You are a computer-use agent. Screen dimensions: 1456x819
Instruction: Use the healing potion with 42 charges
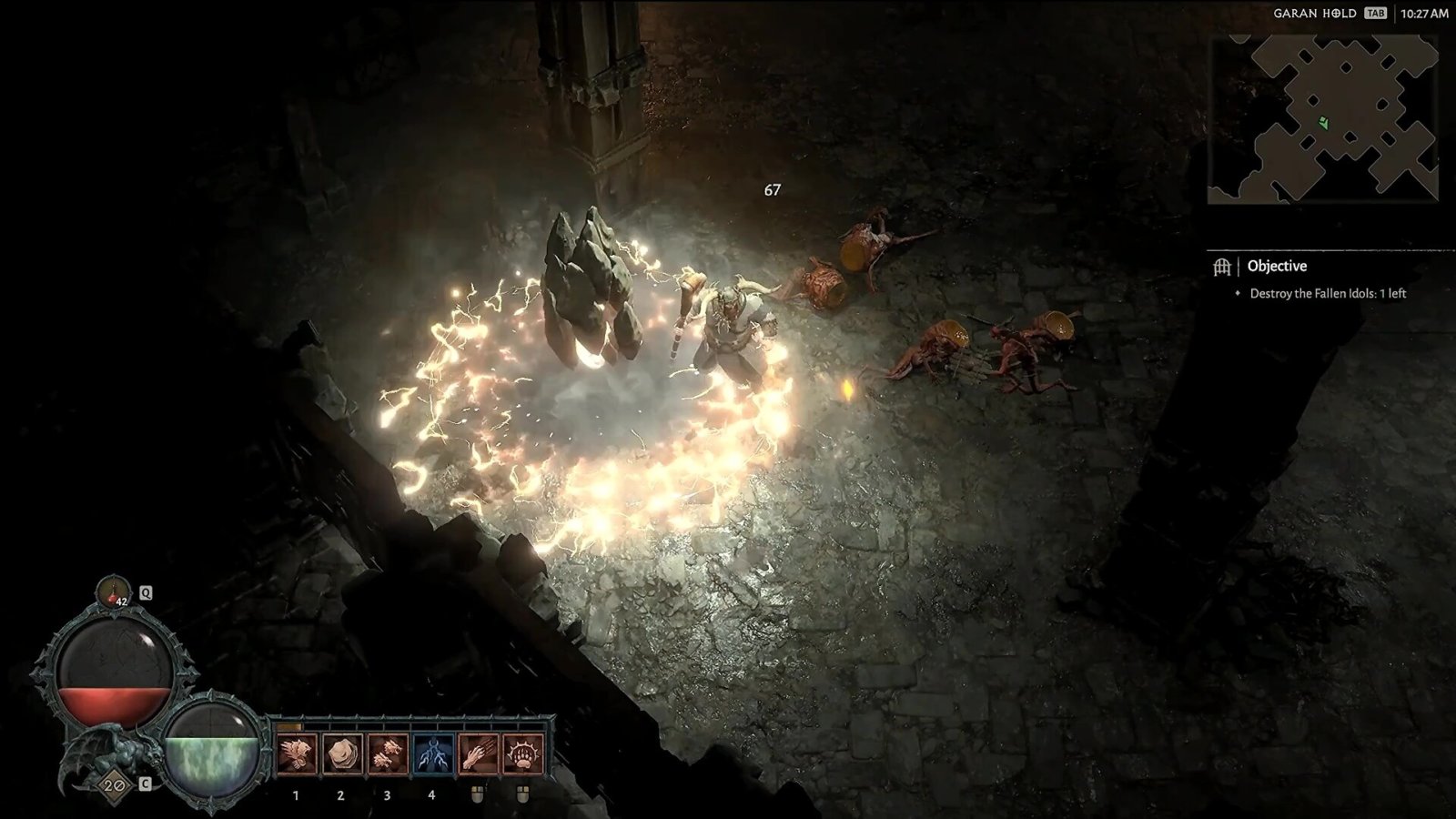click(x=114, y=591)
